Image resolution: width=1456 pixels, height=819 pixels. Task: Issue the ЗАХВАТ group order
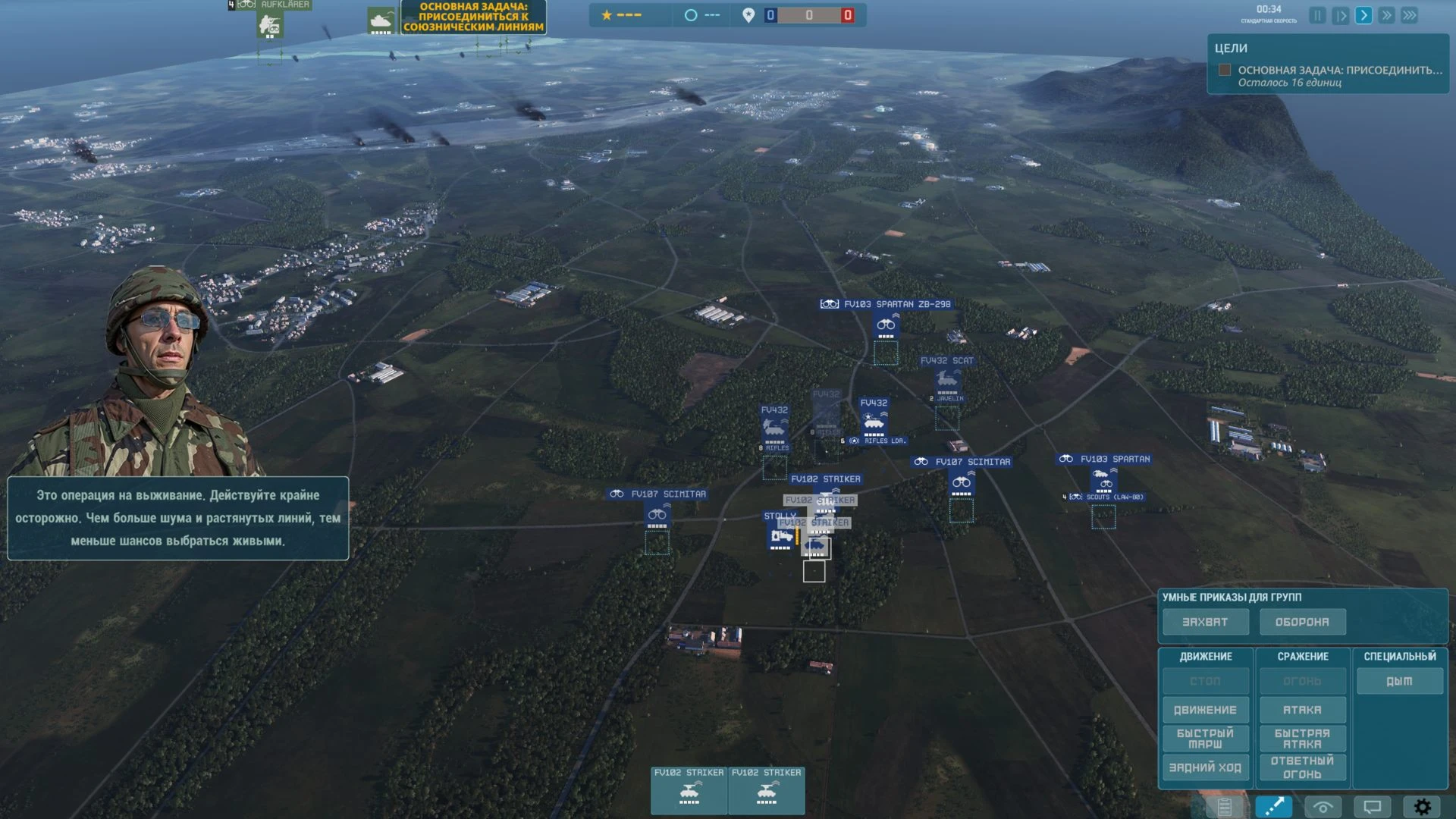coord(1205,622)
